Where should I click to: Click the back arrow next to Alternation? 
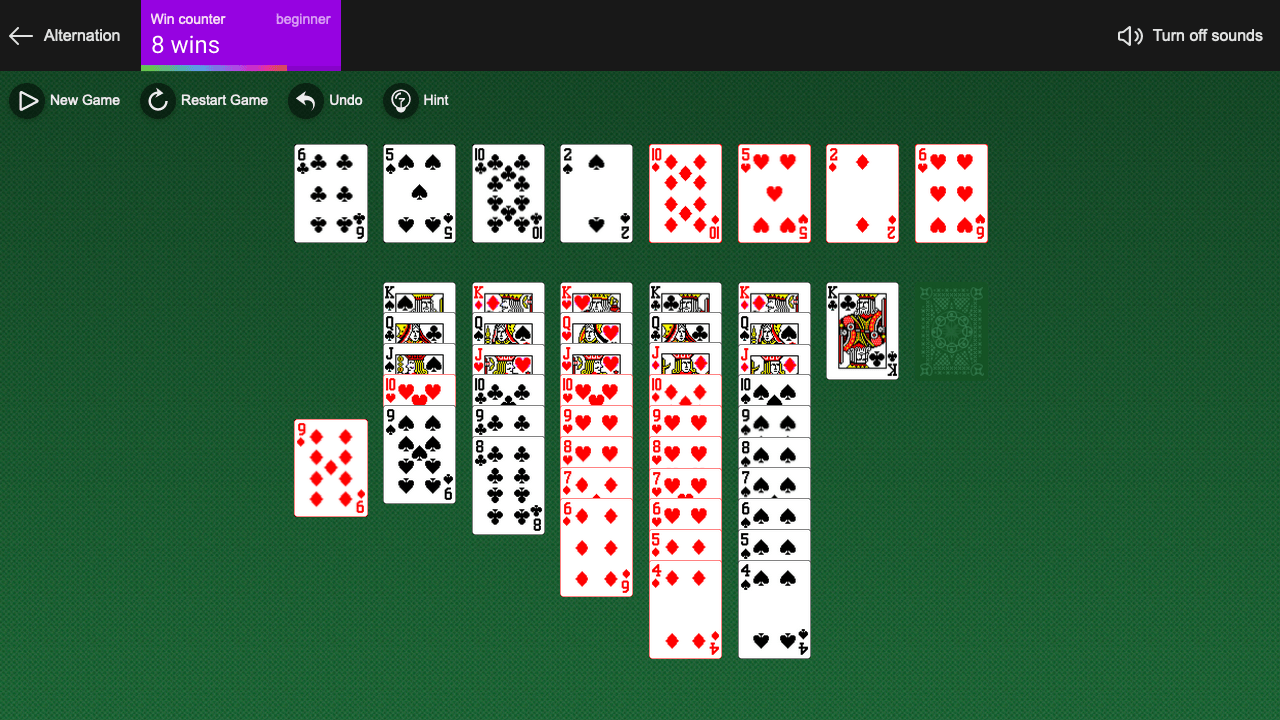pyautogui.click(x=20, y=36)
